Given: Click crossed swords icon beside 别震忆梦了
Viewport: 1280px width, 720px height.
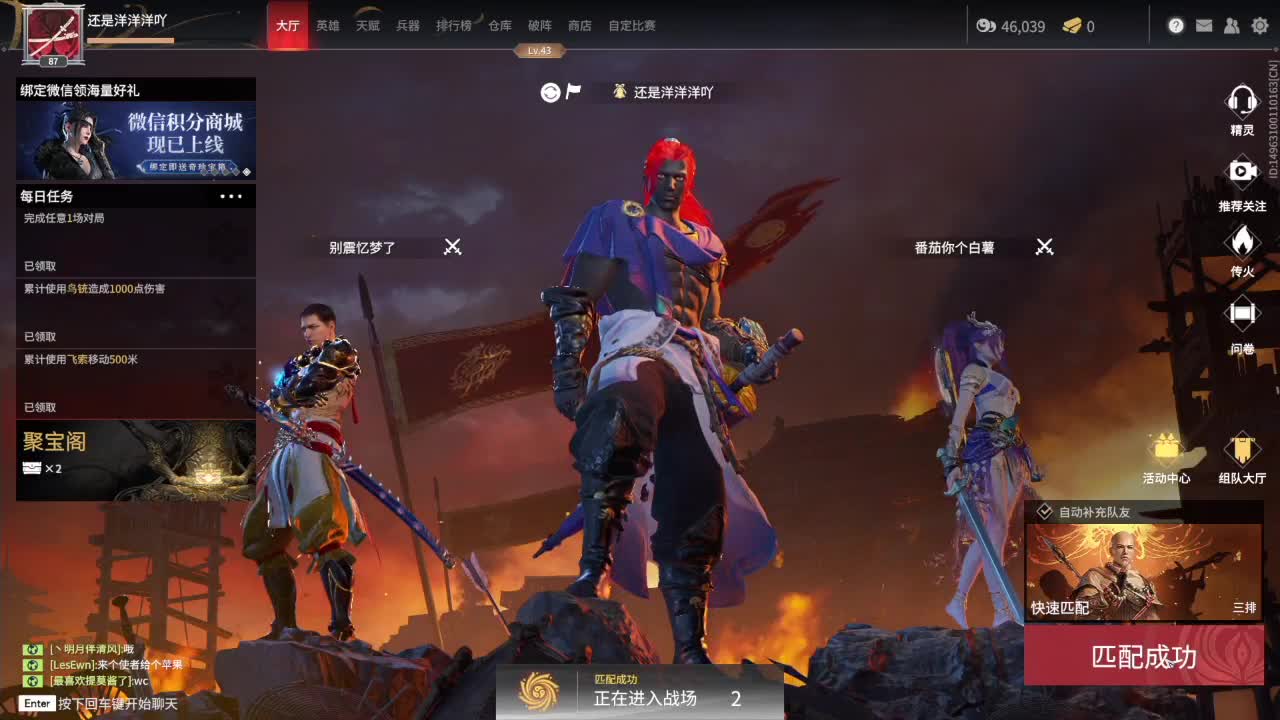Looking at the screenshot, I should pyautogui.click(x=451, y=247).
